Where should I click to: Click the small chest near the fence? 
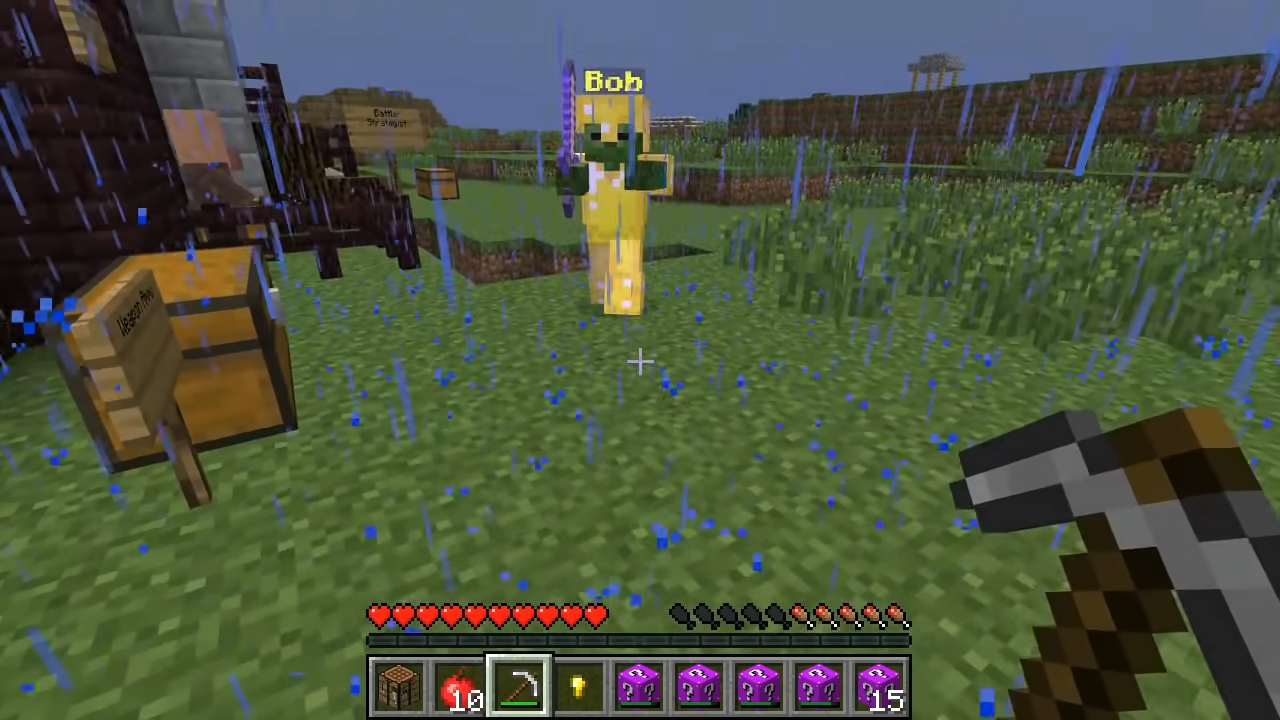click(x=435, y=185)
